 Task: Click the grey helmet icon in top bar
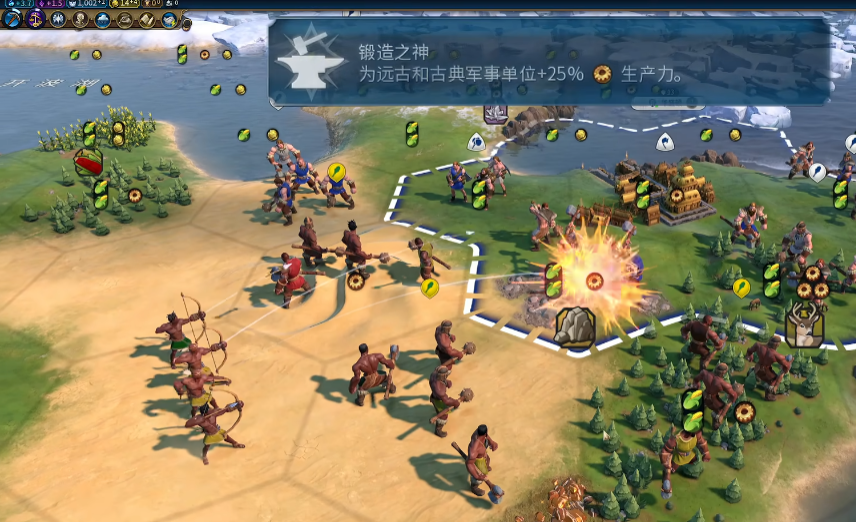tap(125, 19)
